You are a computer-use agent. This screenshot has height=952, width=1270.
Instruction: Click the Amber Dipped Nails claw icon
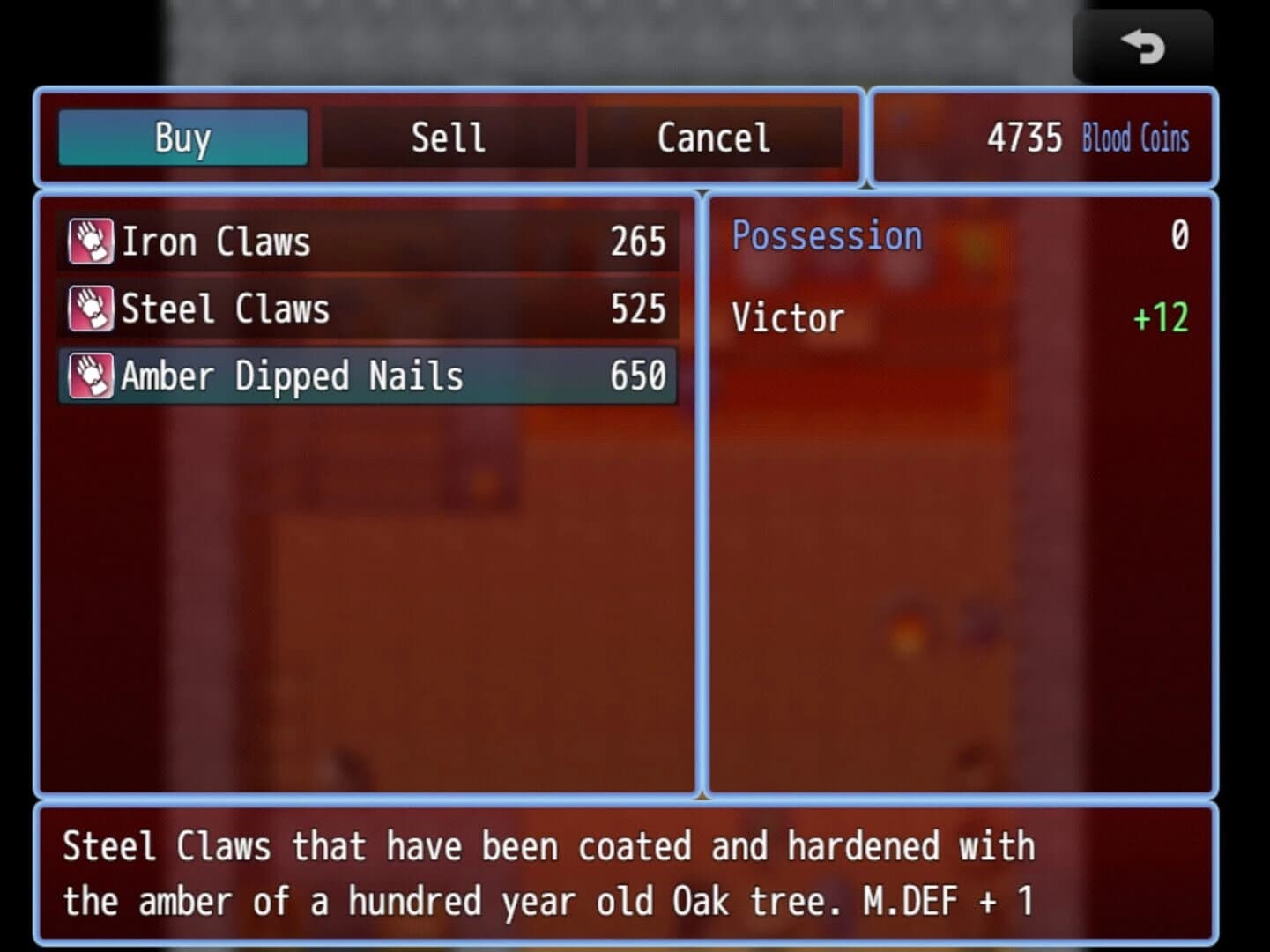89,376
